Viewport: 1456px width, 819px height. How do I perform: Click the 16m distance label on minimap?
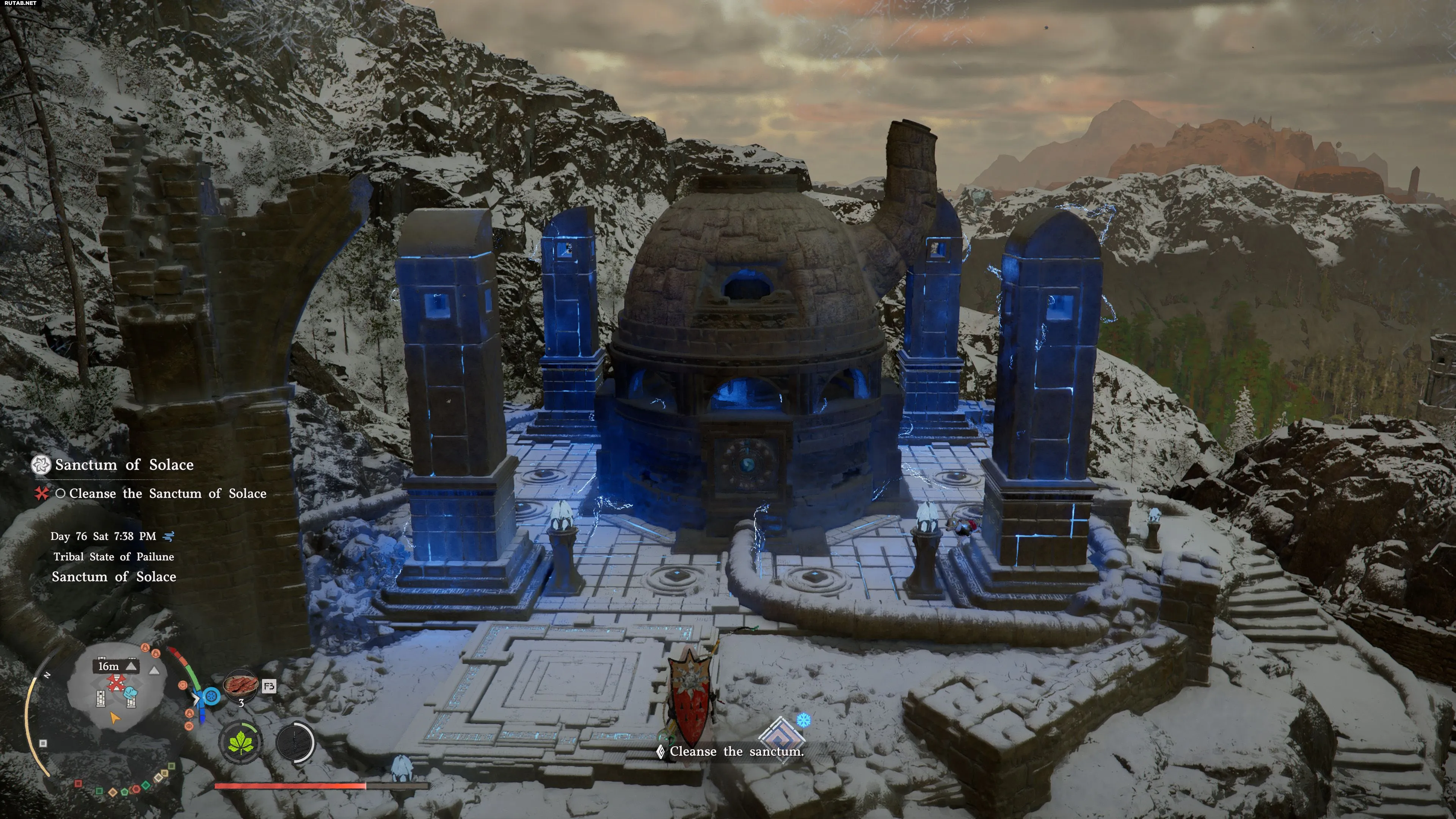(108, 667)
